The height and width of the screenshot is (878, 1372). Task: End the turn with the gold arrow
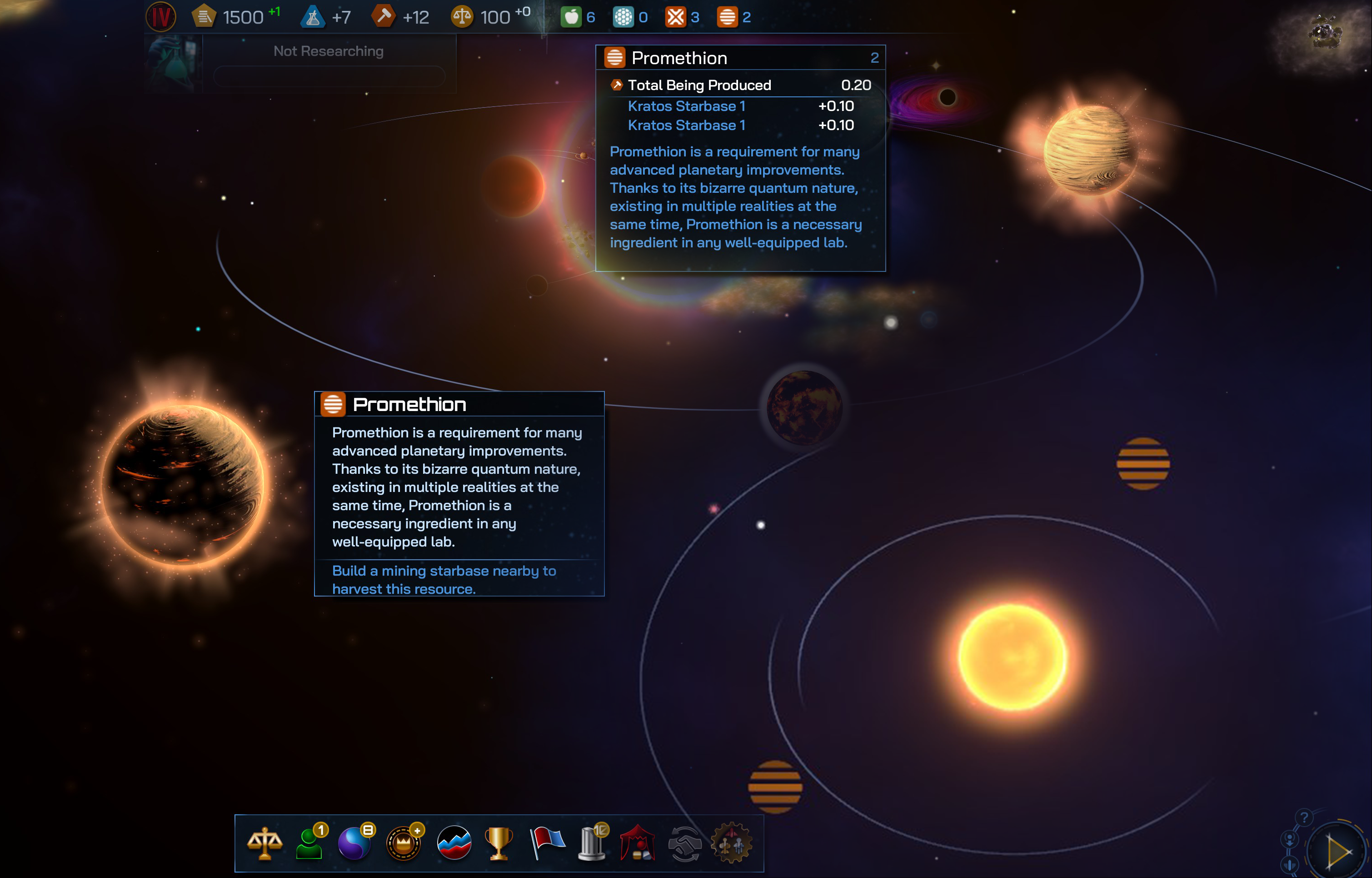1337,852
